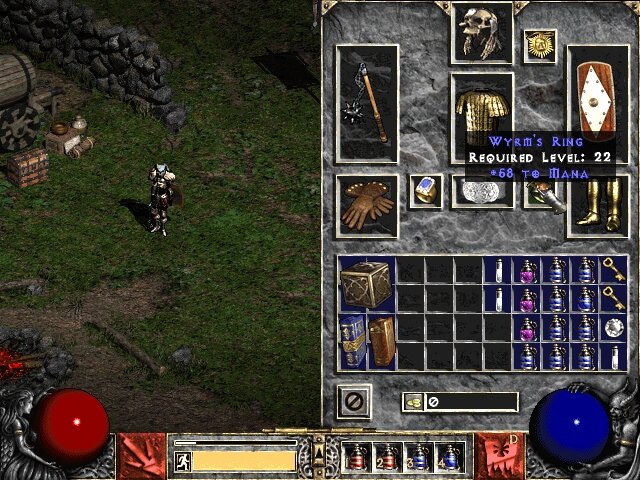
Task: Use the first belt potion
Action: click(x=356, y=457)
